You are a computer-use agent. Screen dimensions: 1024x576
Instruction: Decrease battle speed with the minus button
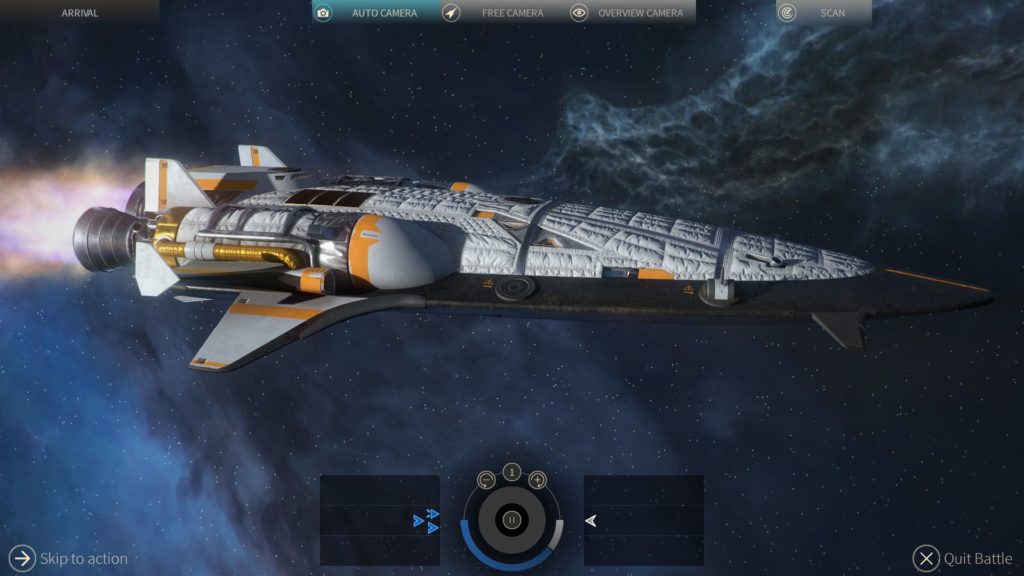[x=487, y=480]
